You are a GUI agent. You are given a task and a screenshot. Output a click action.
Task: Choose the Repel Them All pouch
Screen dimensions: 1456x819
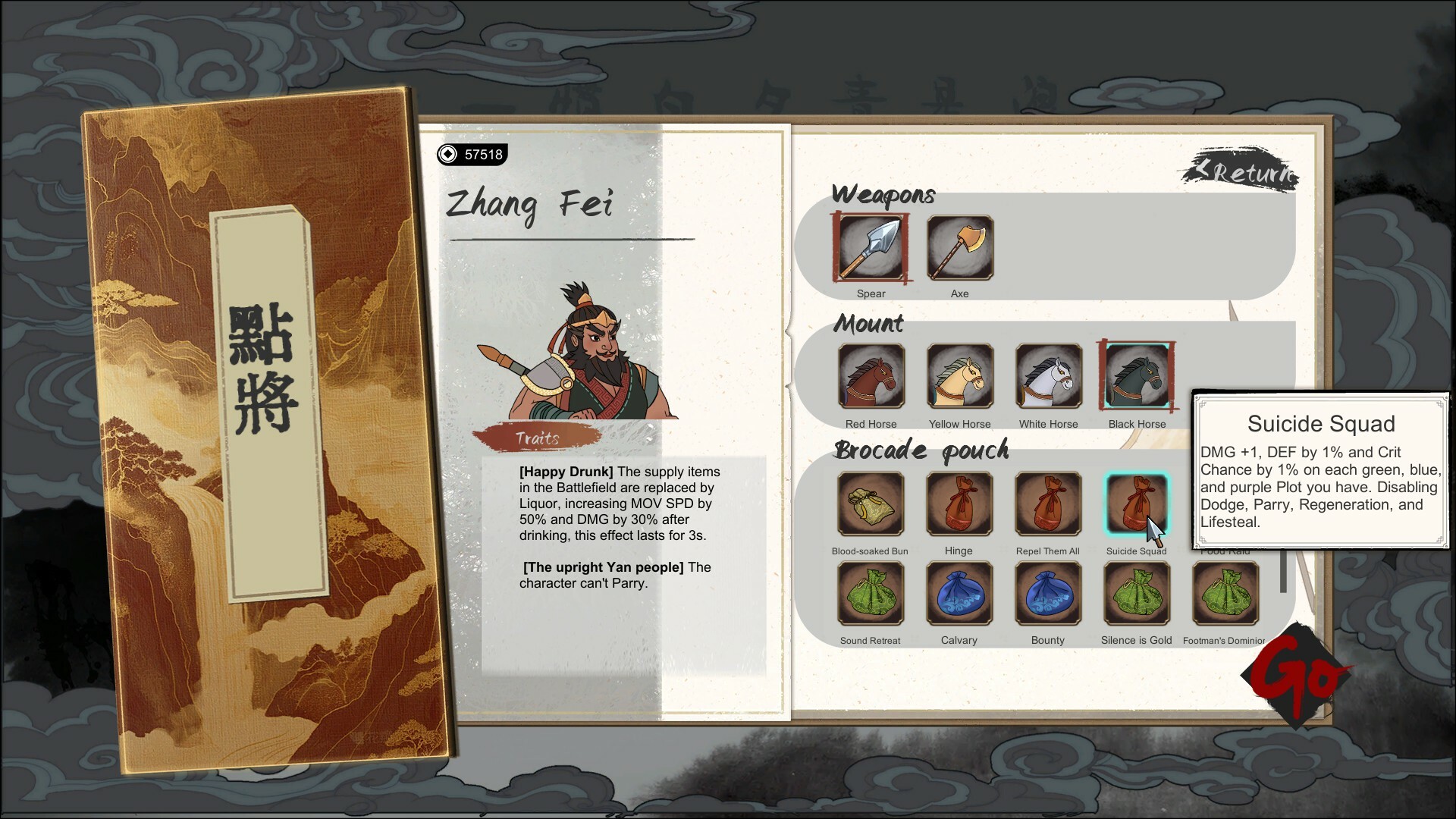pyautogui.click(x=1048, y=505)
